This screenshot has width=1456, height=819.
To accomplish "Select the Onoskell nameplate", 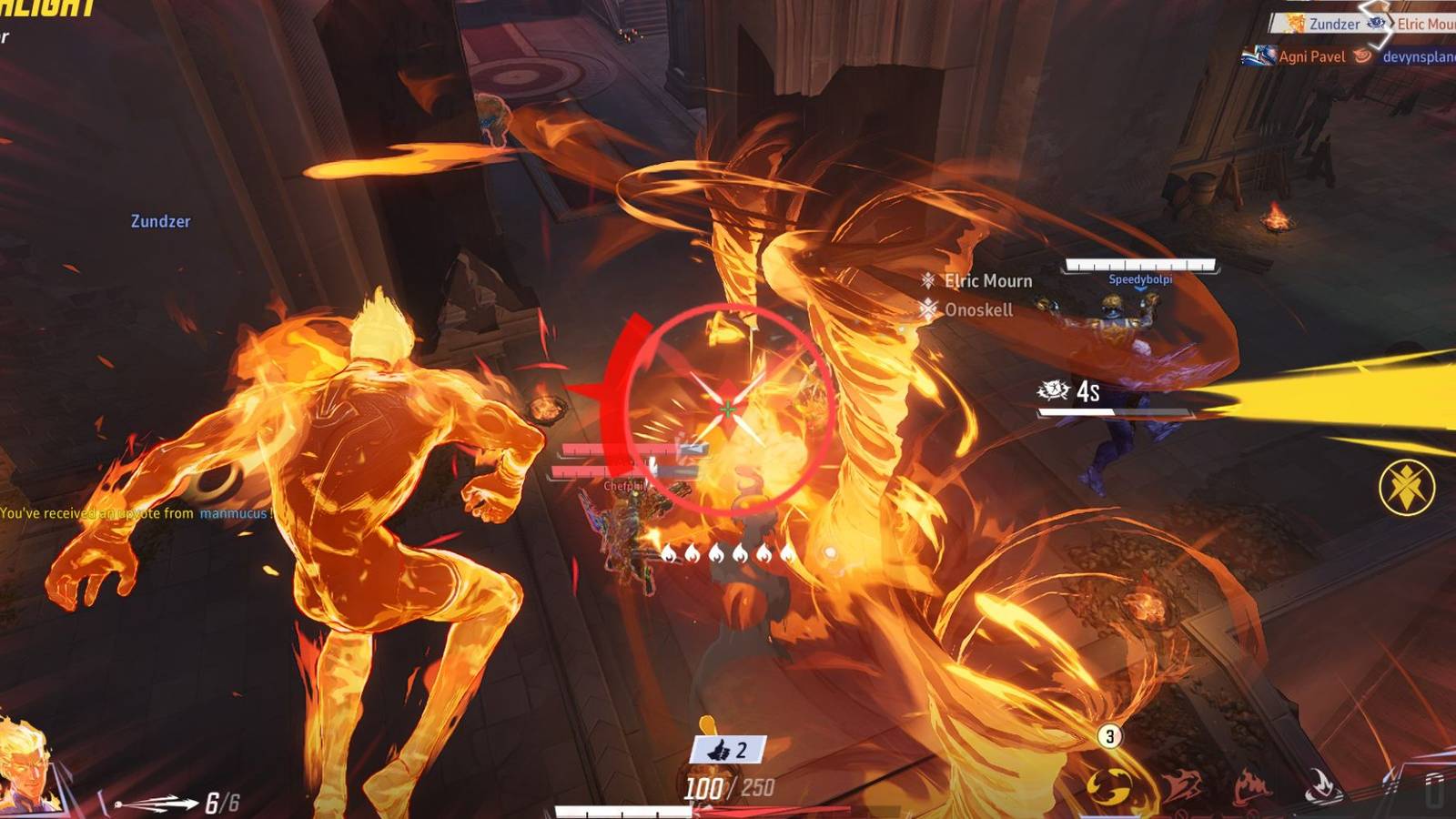I will tap(978, 309).
